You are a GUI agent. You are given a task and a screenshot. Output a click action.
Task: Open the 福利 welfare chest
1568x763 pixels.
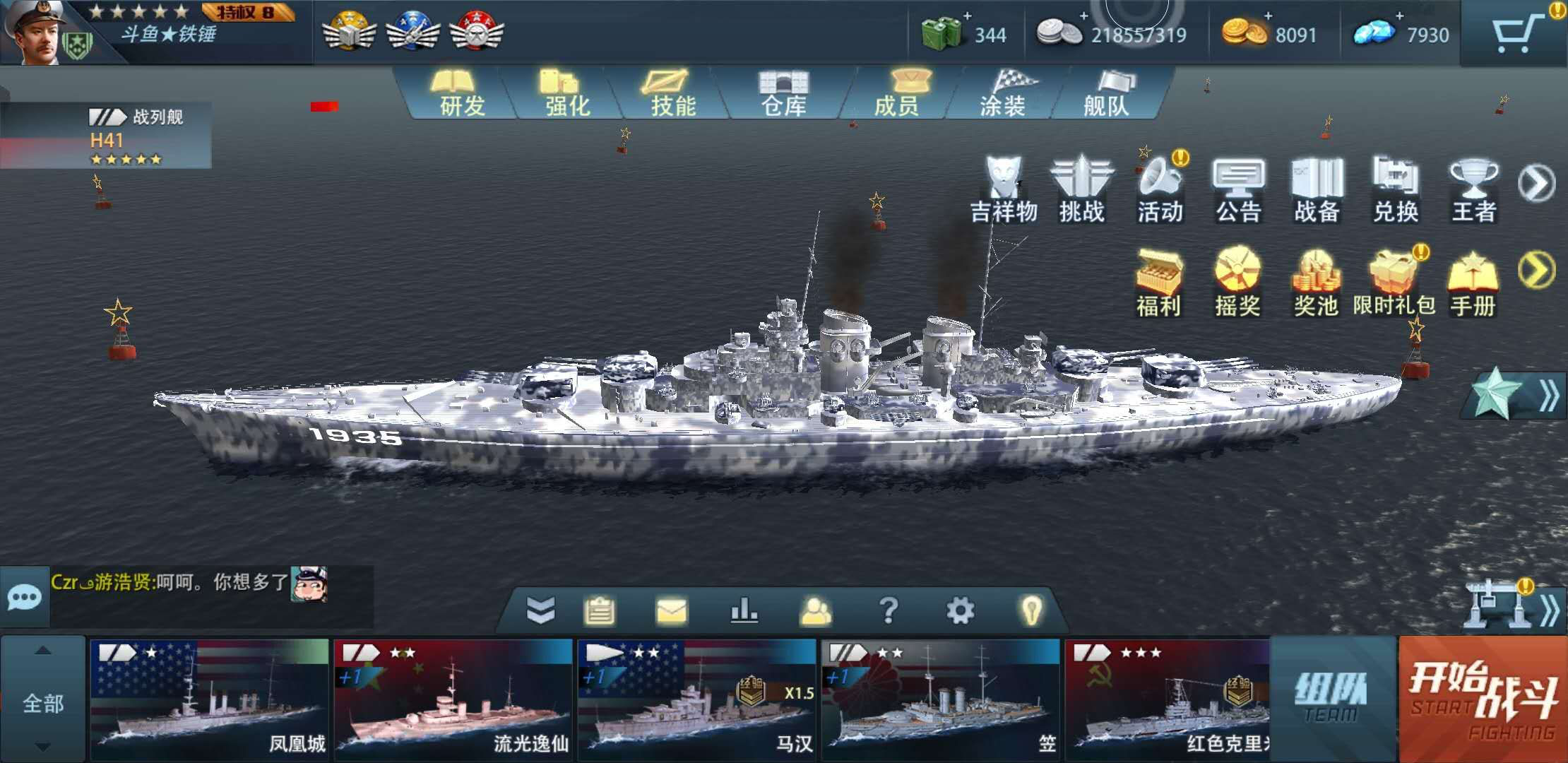[1158, 283]
